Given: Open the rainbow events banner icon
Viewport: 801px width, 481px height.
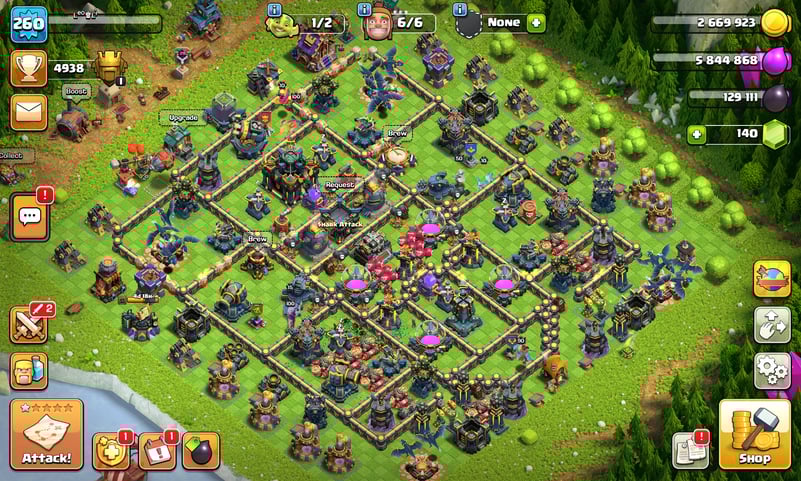Looking at the screenshot, I should coord(771,279).
